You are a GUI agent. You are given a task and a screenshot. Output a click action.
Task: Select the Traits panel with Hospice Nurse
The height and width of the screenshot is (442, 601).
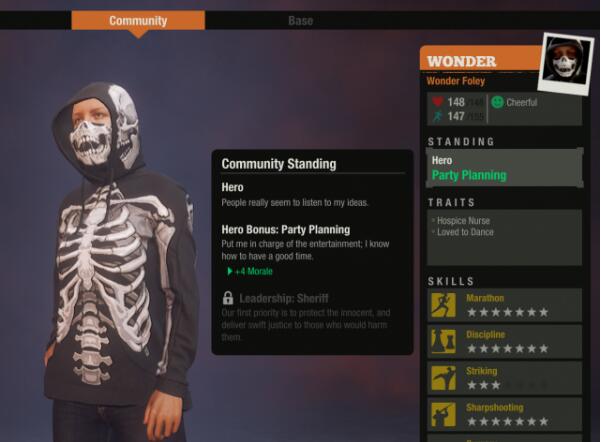pyautogui.click(x=504, y=236)
